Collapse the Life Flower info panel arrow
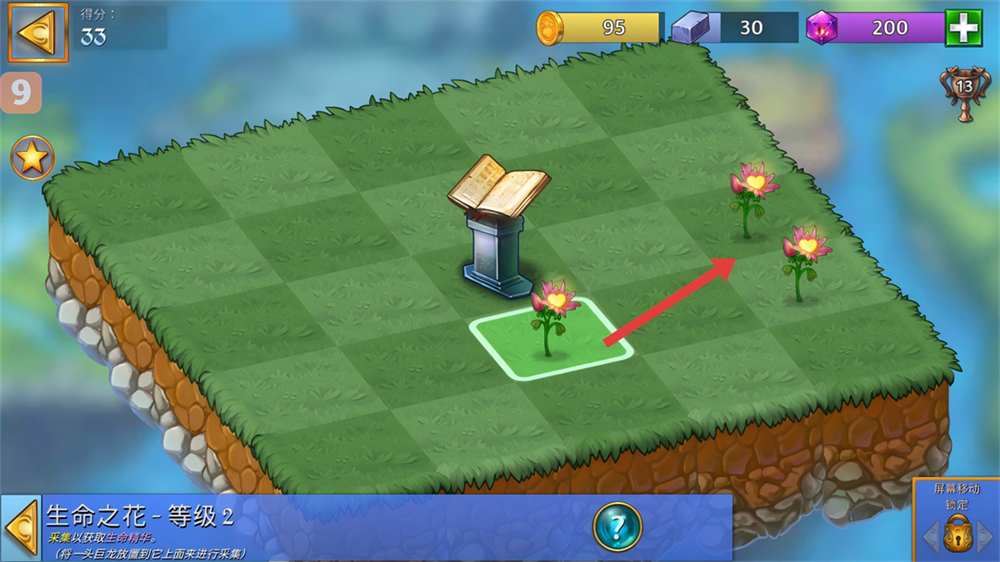This screenshot has height=562, width=1000. point(20,527)
